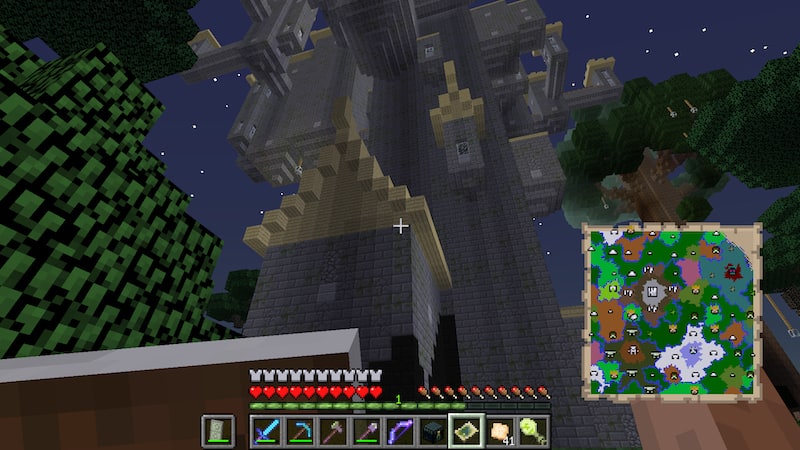Select the diamond pickaxe hotbar slot
Viewport: 800px width, 450px height.
[x=299, y=431]
